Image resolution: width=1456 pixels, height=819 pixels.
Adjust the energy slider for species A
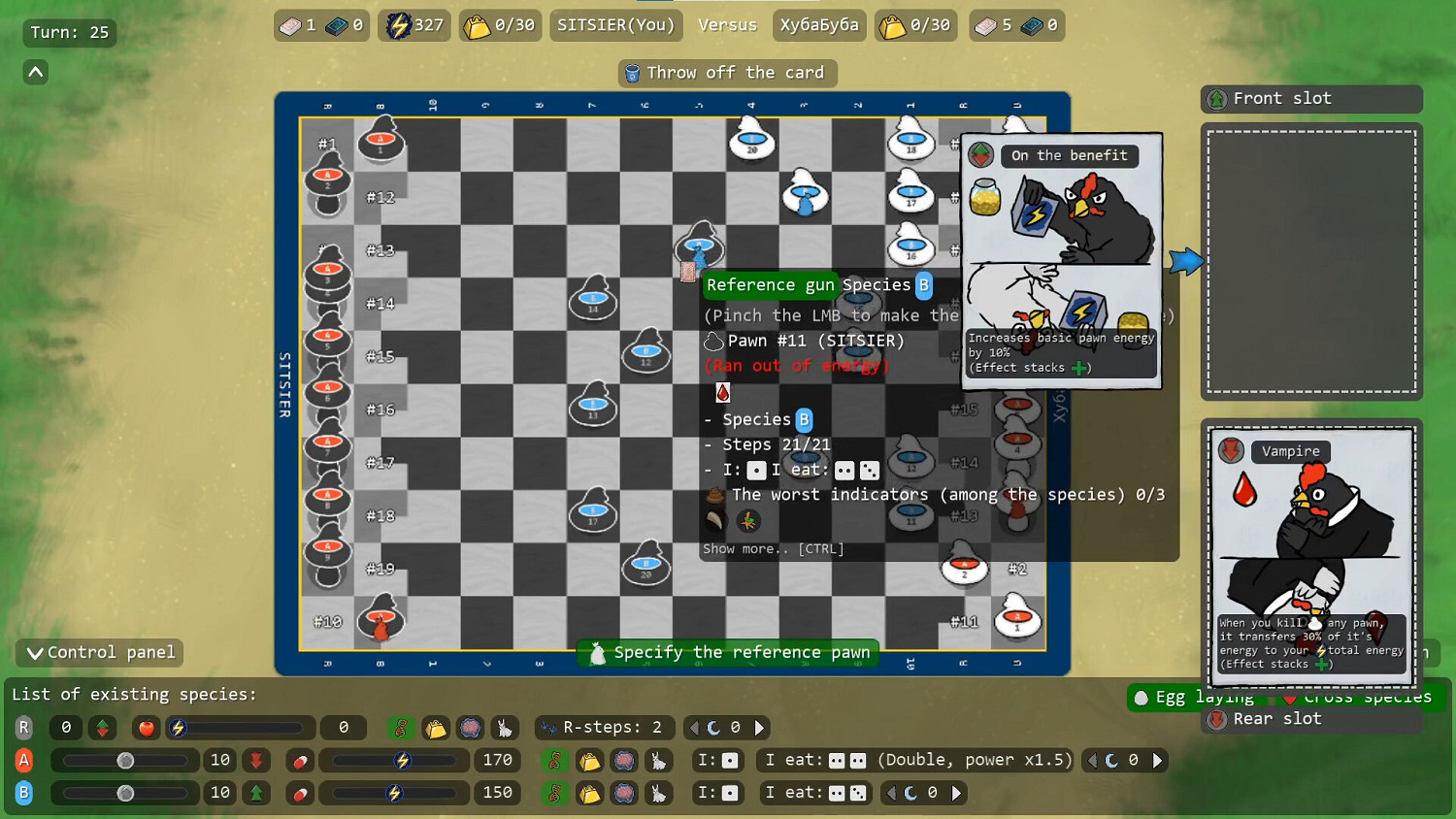click(393, 760)
